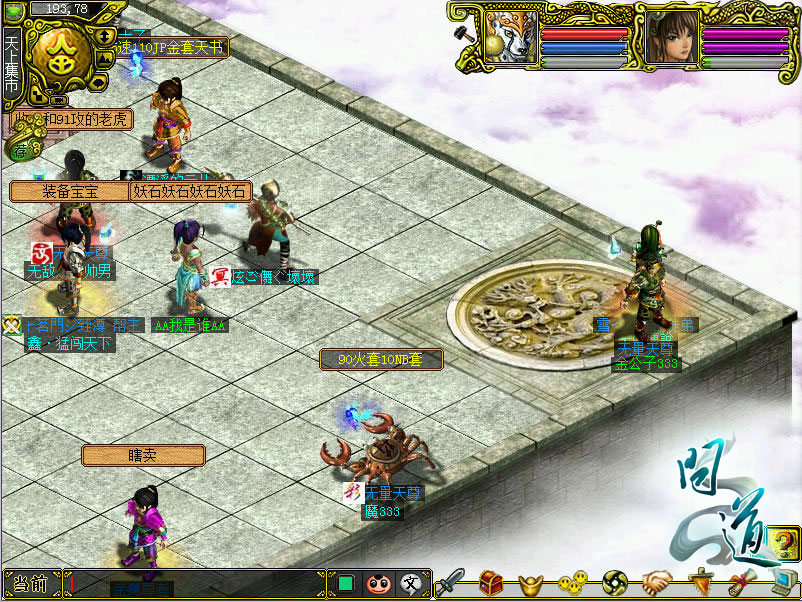Open the scroll with red ribbon icon
Image resolution: width=802 pixels, height=602 pixels.
coord(740,582)
